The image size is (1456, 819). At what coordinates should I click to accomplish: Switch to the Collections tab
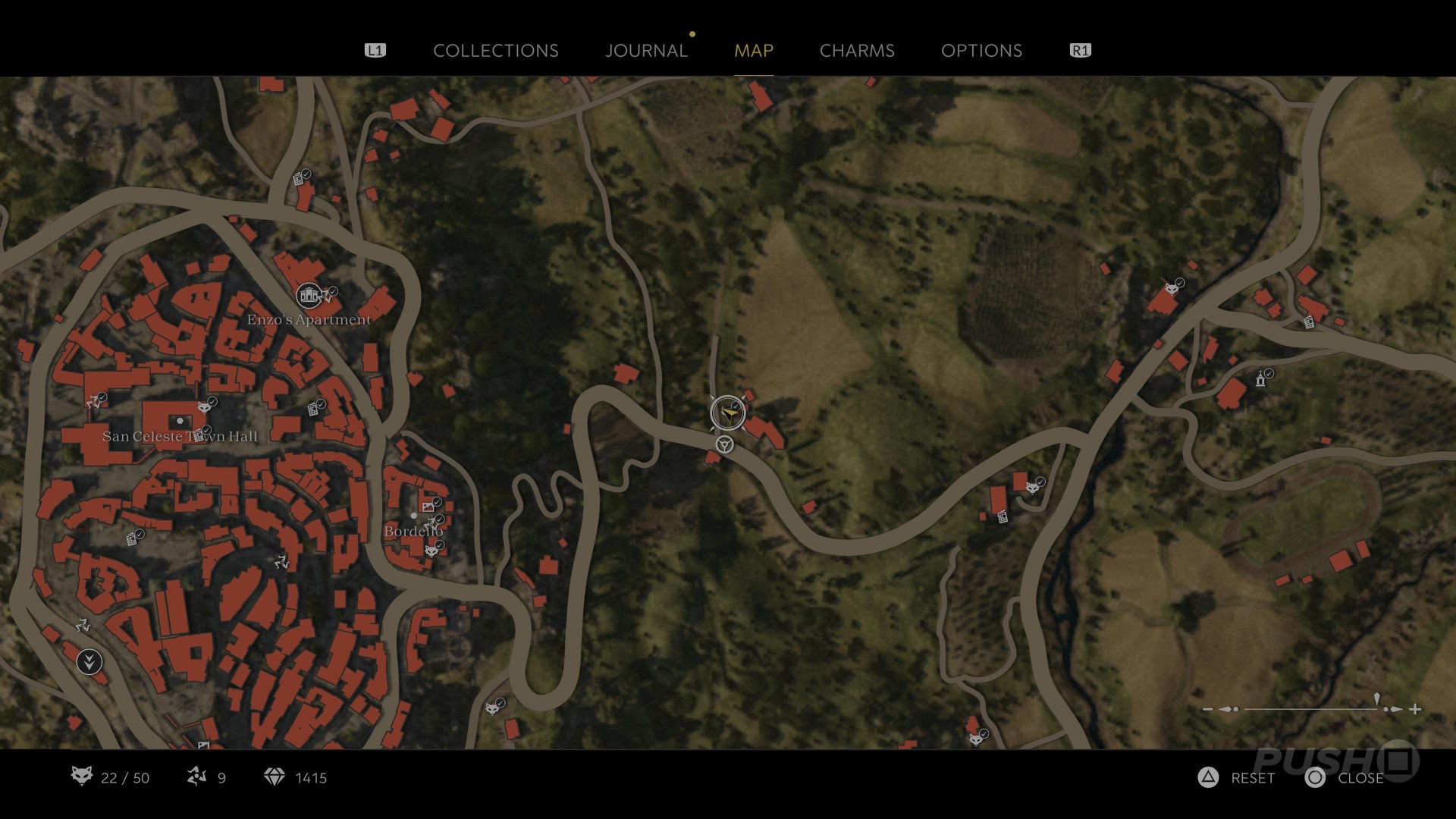click(x=495, y=51)
